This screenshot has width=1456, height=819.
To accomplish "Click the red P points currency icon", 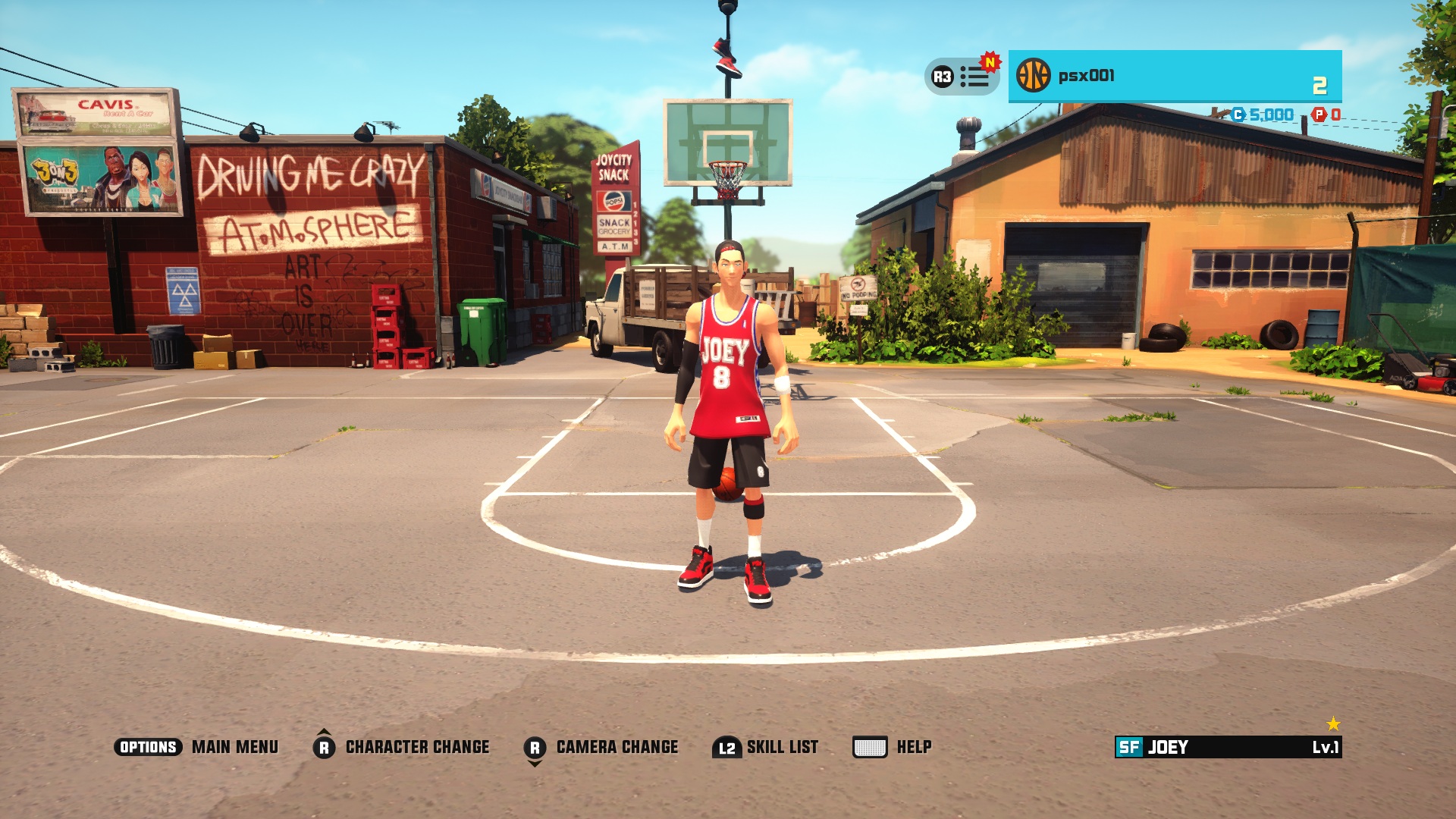I will point(1319,115).
